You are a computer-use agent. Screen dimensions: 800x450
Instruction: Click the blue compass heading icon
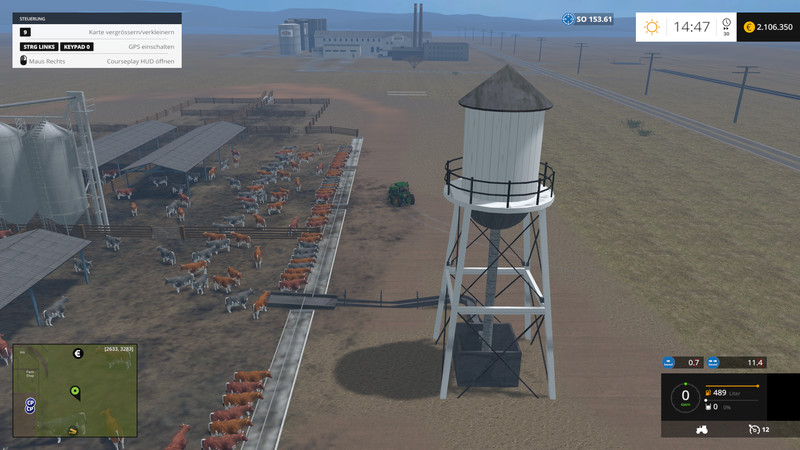(x=568, y=19)
